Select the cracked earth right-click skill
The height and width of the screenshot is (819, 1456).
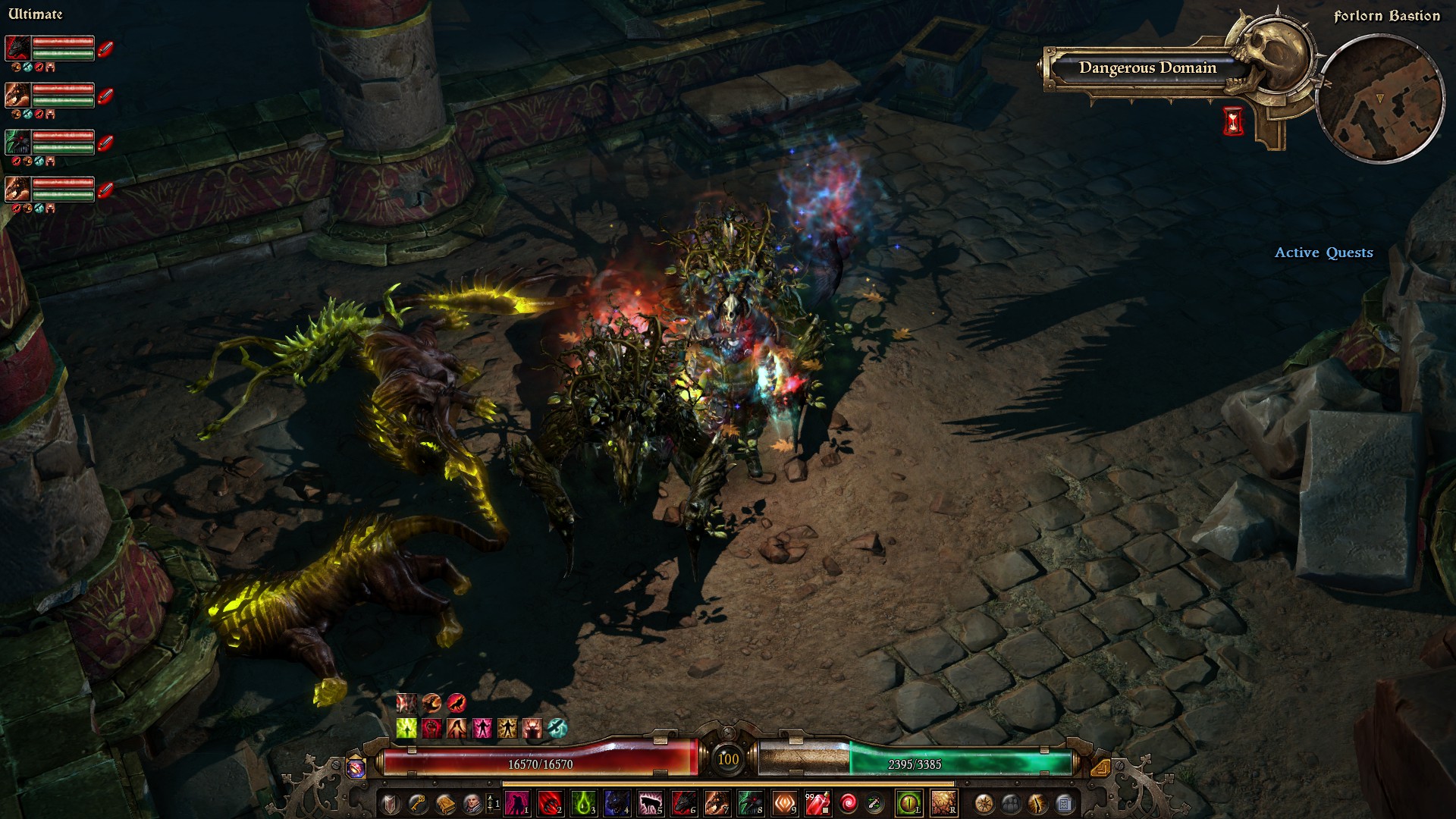point(943,803)
